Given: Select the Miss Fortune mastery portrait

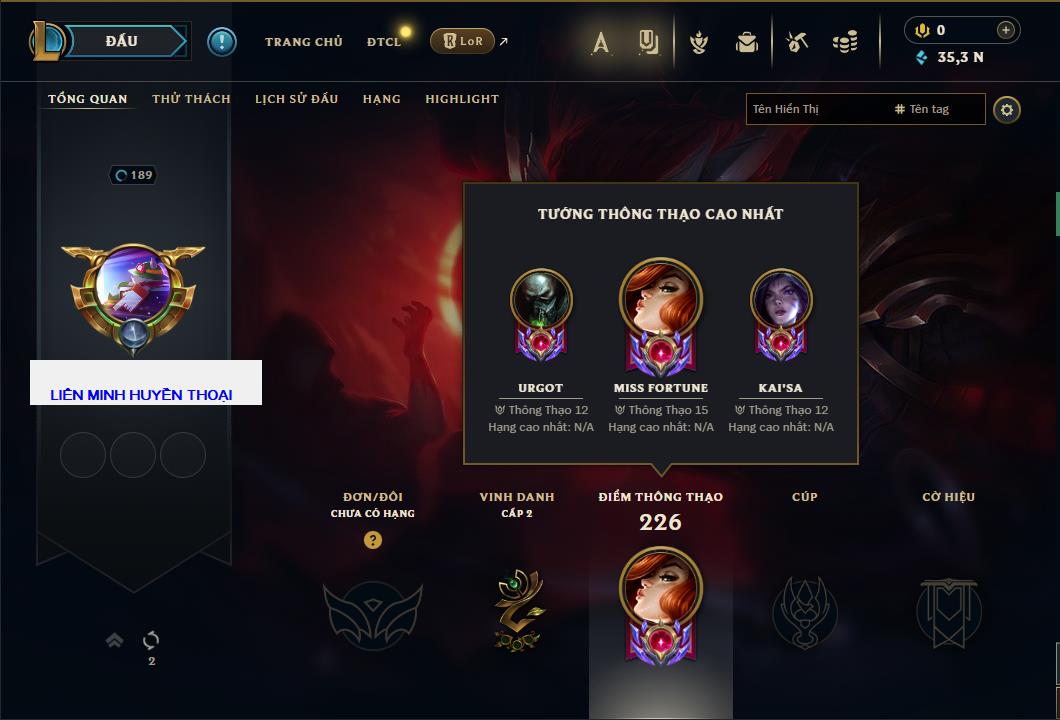Looking at the screenshot, I should 660,305.
